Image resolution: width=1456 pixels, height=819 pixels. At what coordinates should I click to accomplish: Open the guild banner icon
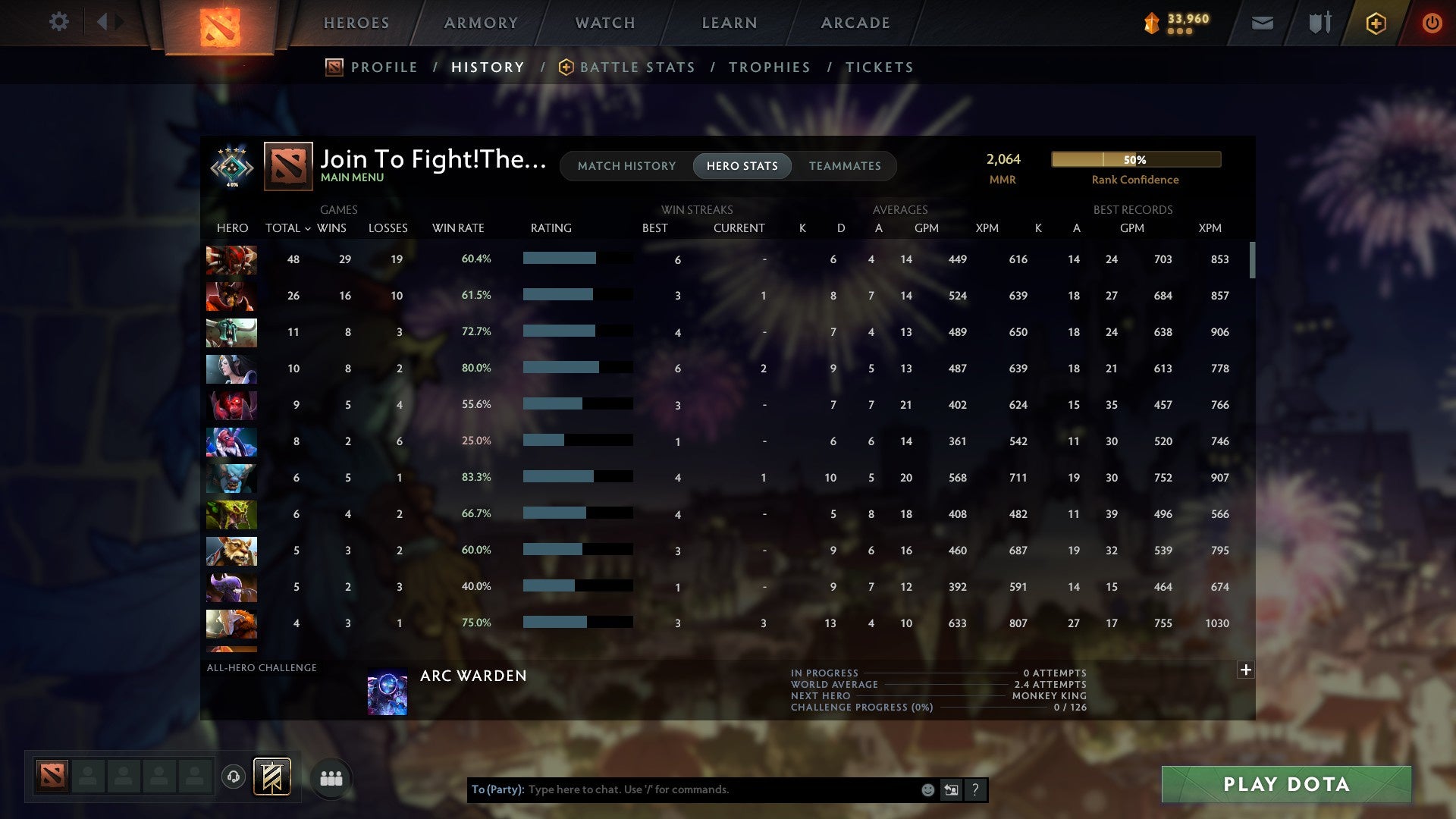(x=273, y=778)
